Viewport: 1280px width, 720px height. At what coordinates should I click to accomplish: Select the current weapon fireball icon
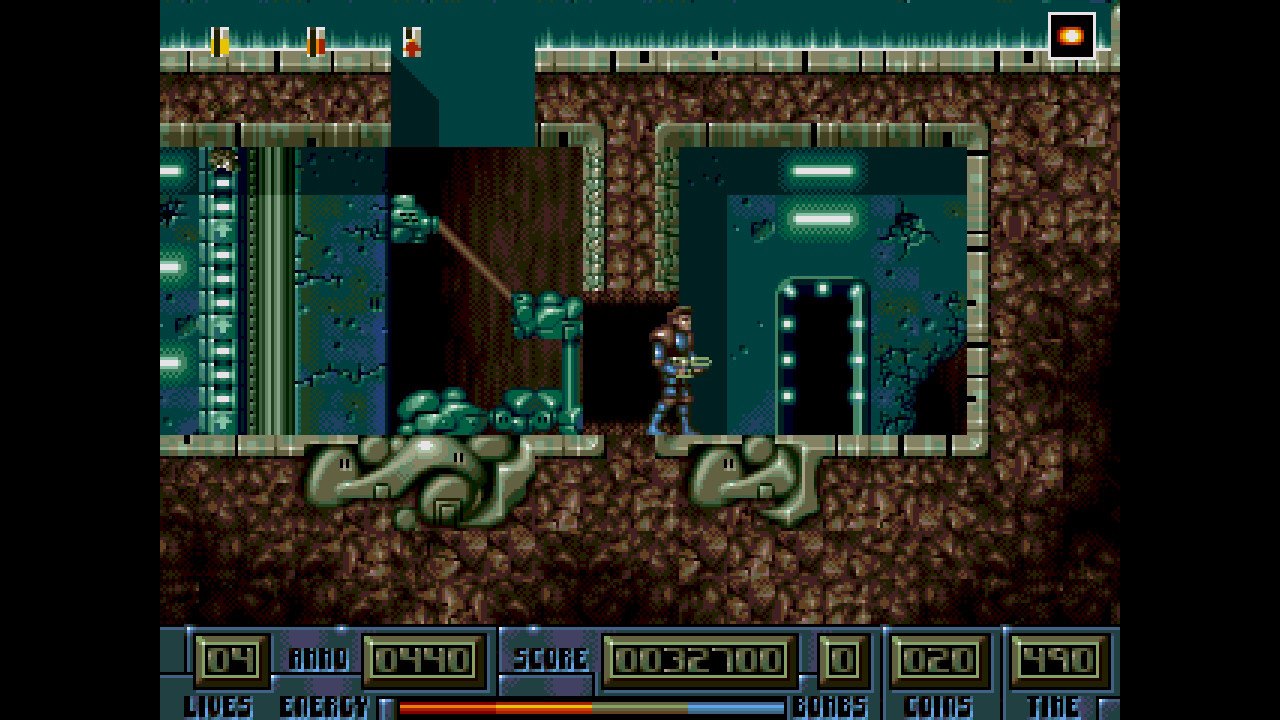[x=1071, y=36]
